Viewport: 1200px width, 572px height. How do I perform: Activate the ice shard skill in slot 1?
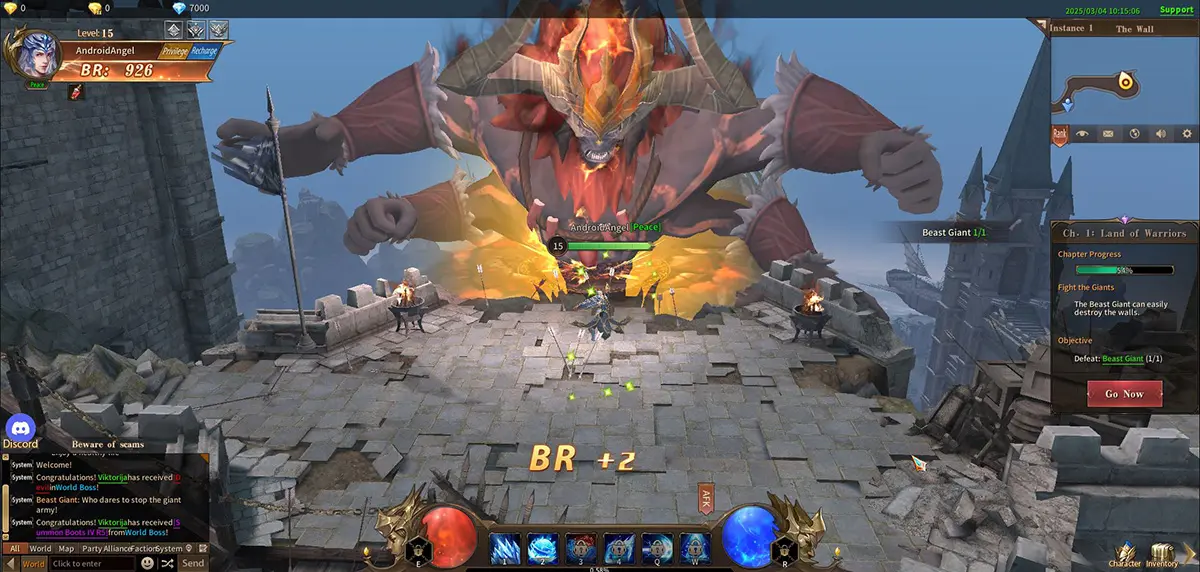505,546
